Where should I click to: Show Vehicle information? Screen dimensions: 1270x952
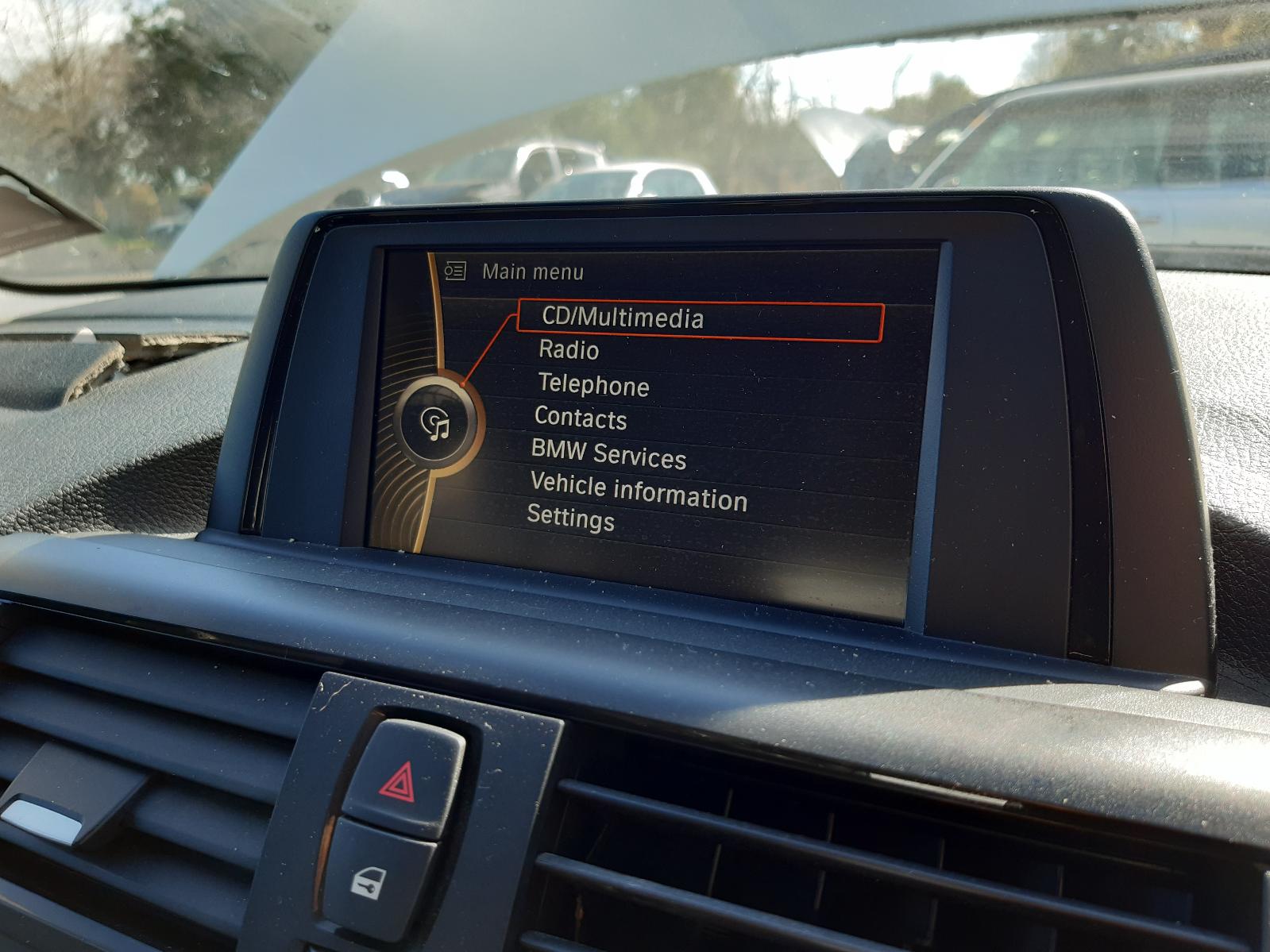pyautogui.click(x=639, y=491)
